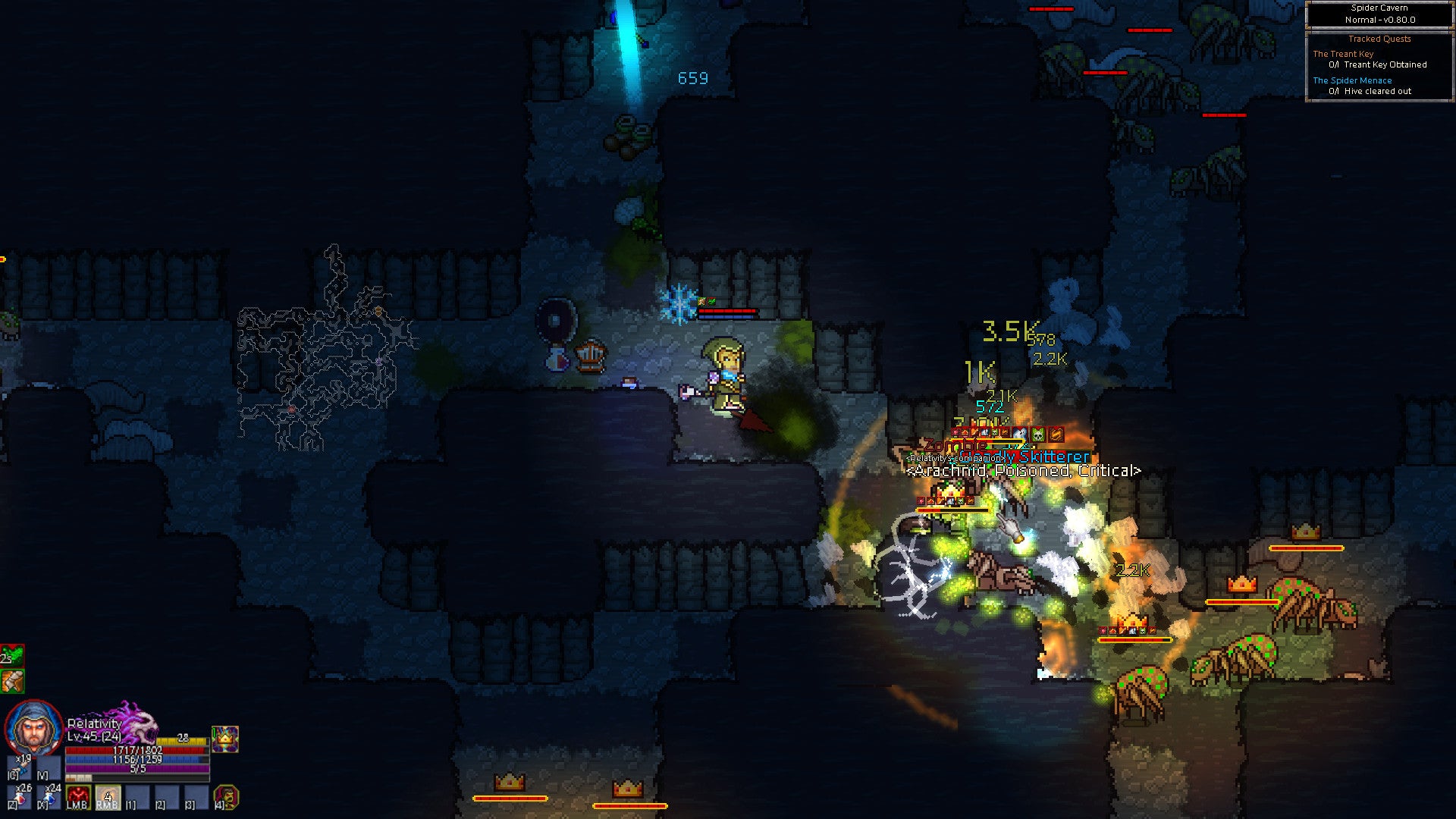Activate the RMB skill slot
The height and width of the screenshot is (819, 1456).
tap(108, 797)
